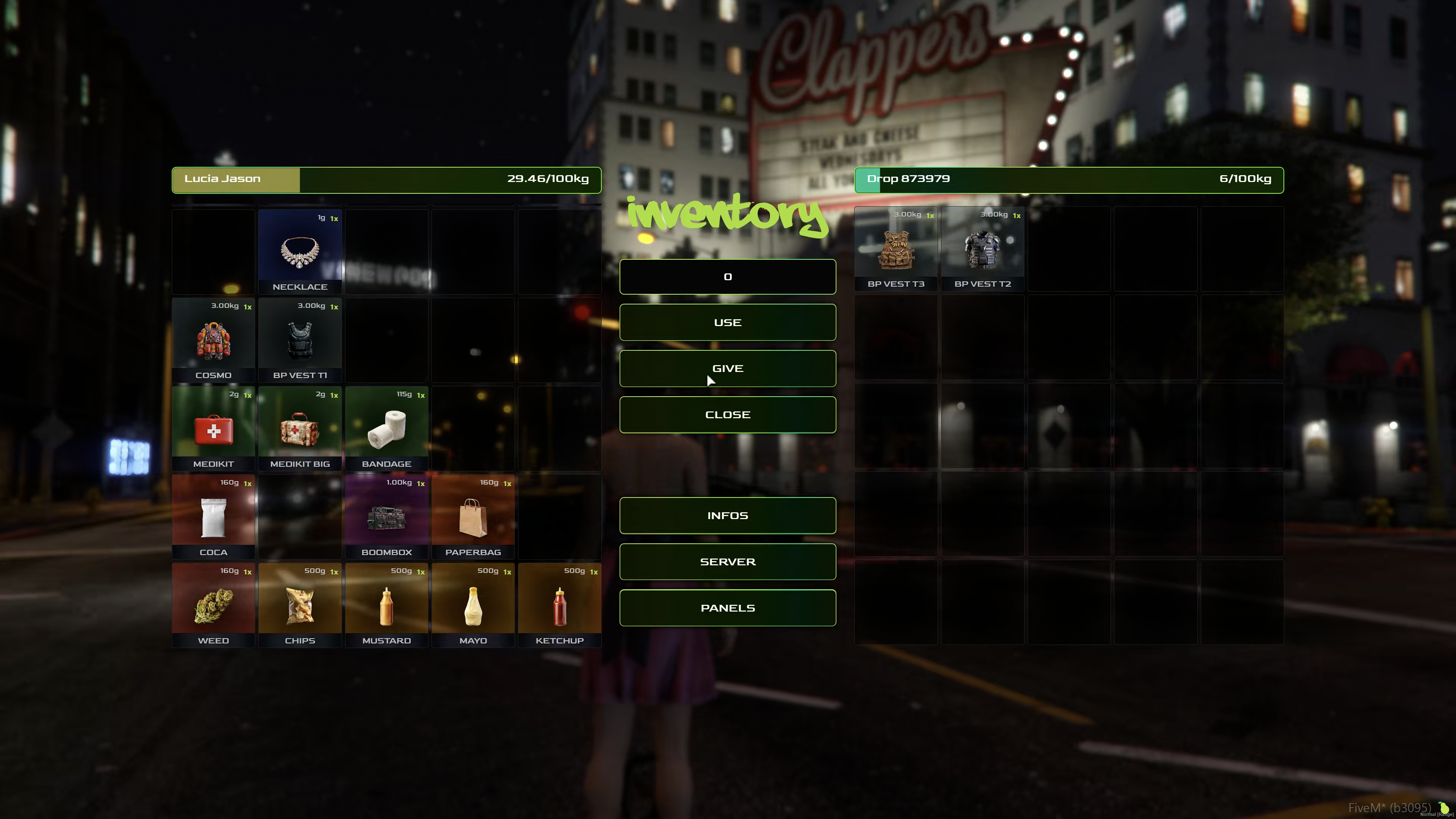Open the INFOS panel
The height and width of the screenshot is (819, 1456).
[728, 516]
